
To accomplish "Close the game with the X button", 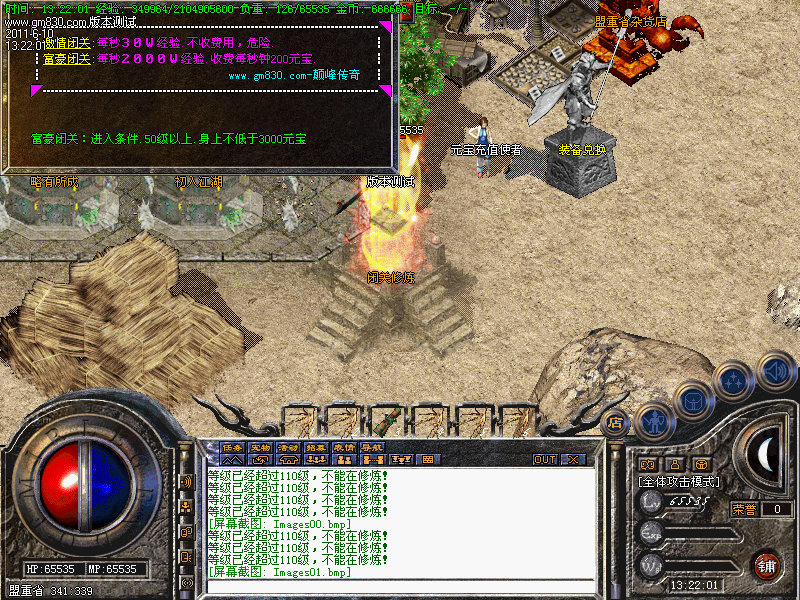I will (x=573, y=460).
